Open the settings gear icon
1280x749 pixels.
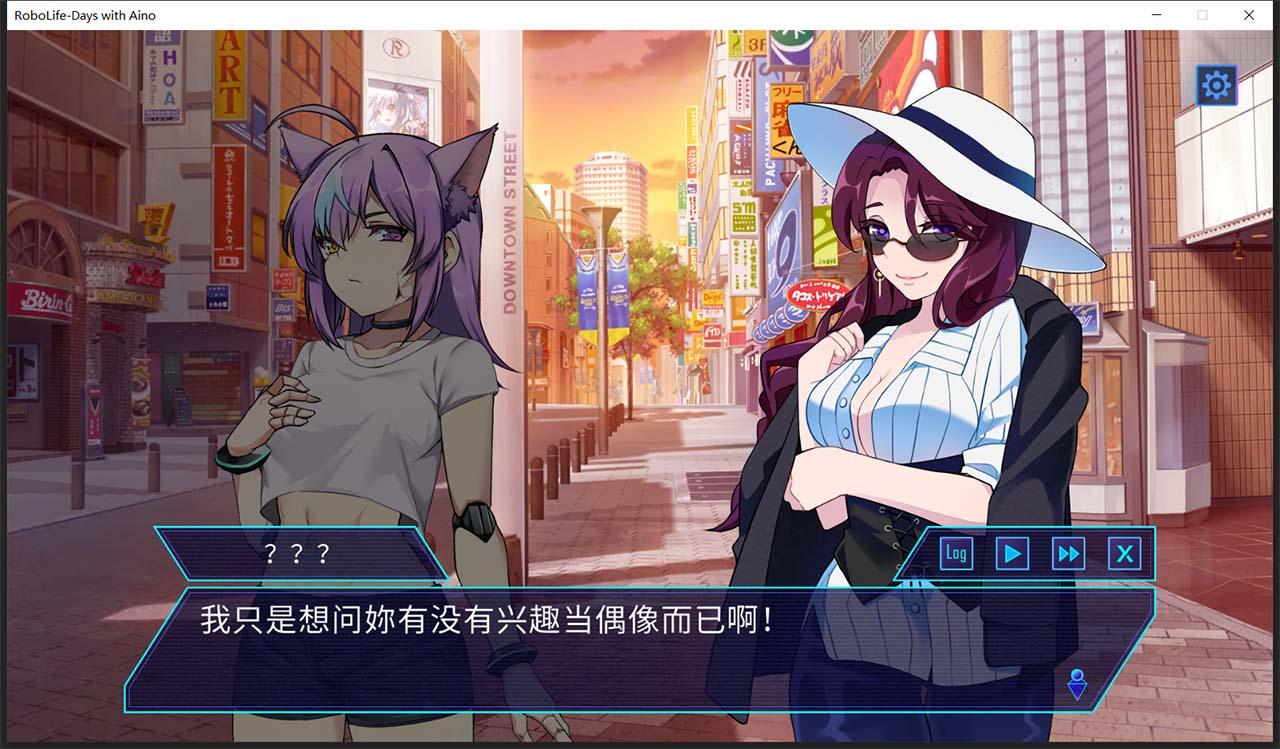tap(1215, 86)
